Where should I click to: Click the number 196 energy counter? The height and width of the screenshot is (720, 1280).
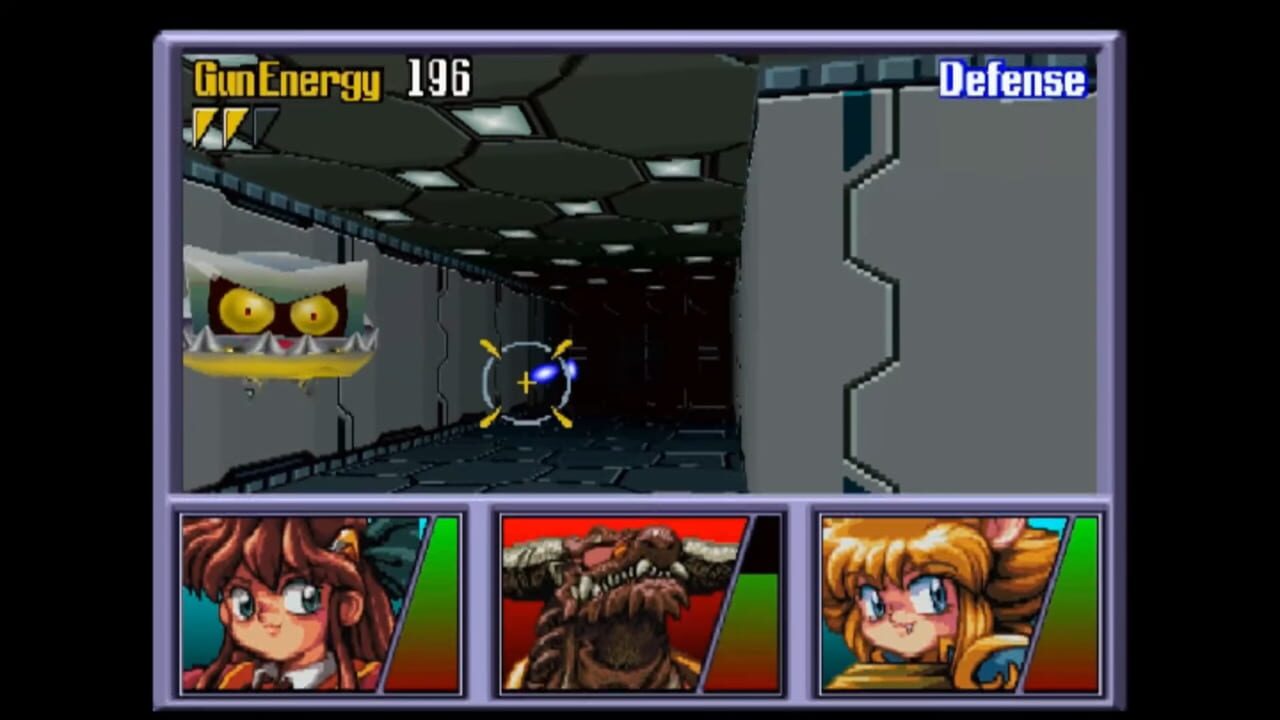(437, 78)
